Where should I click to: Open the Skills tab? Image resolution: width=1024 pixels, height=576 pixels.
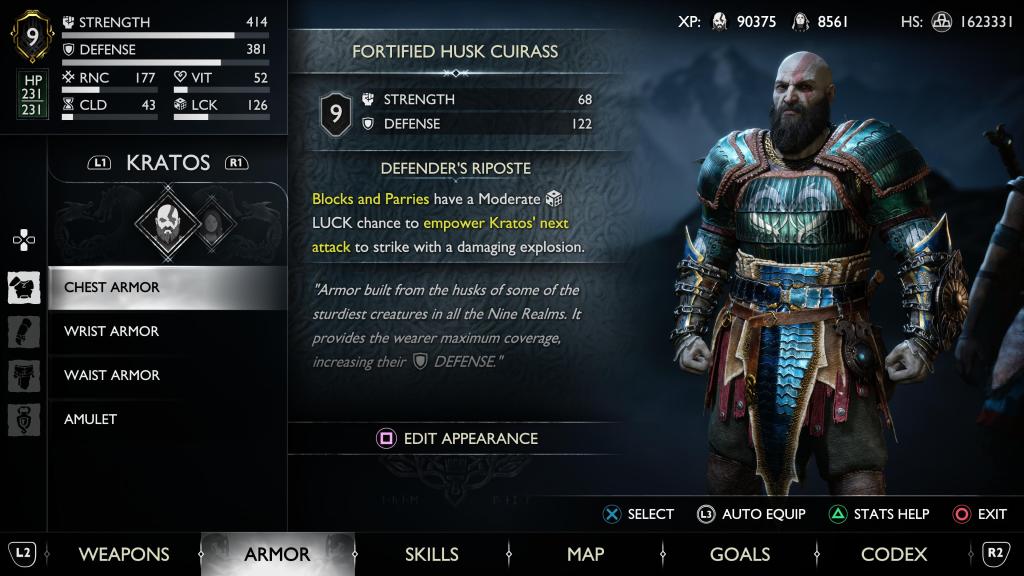(431, 554)
